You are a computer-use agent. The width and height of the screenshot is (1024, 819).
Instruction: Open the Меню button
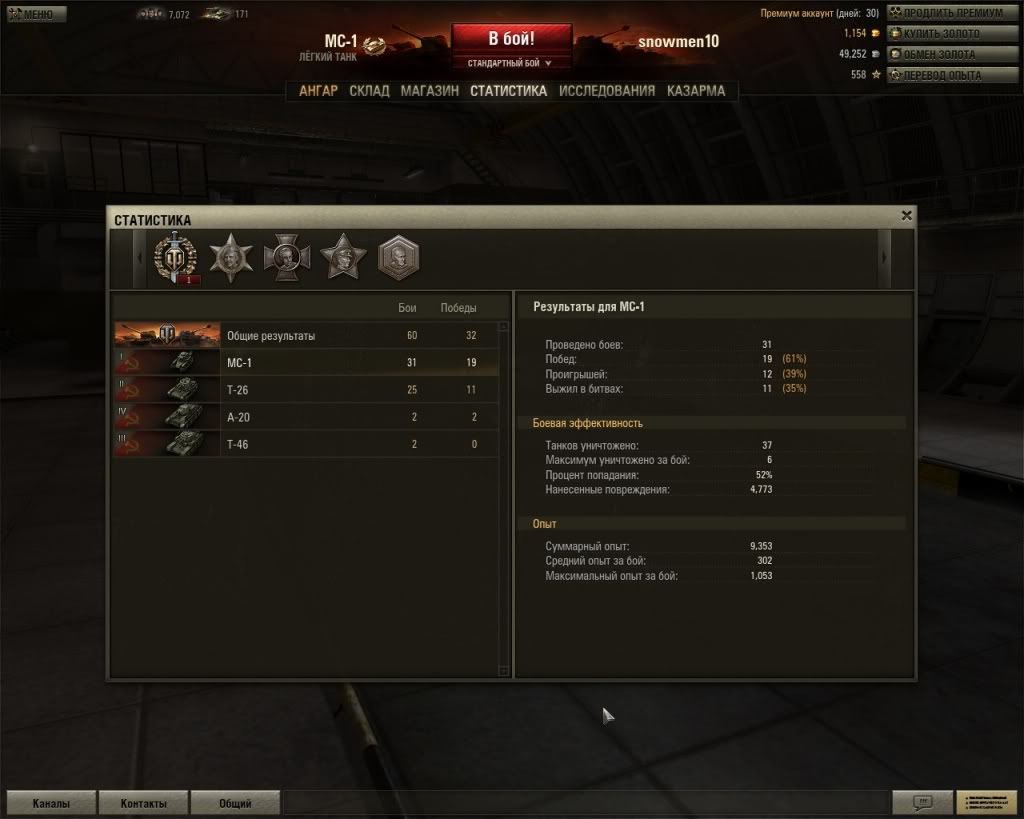[37, 14]
